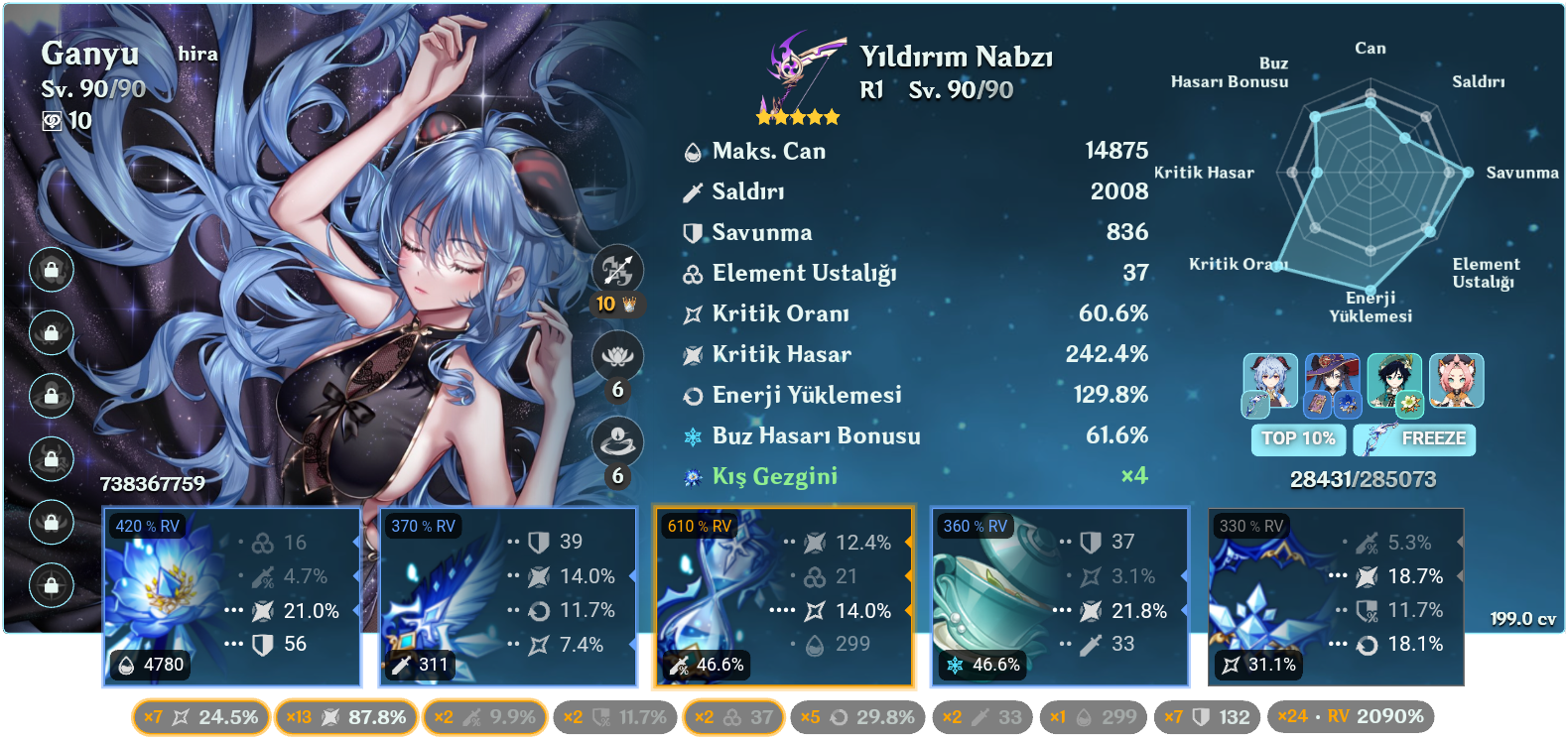Select Ganyu's Normal Attack talent icon showing 10

pyautogui.click(x=616, y=267)
